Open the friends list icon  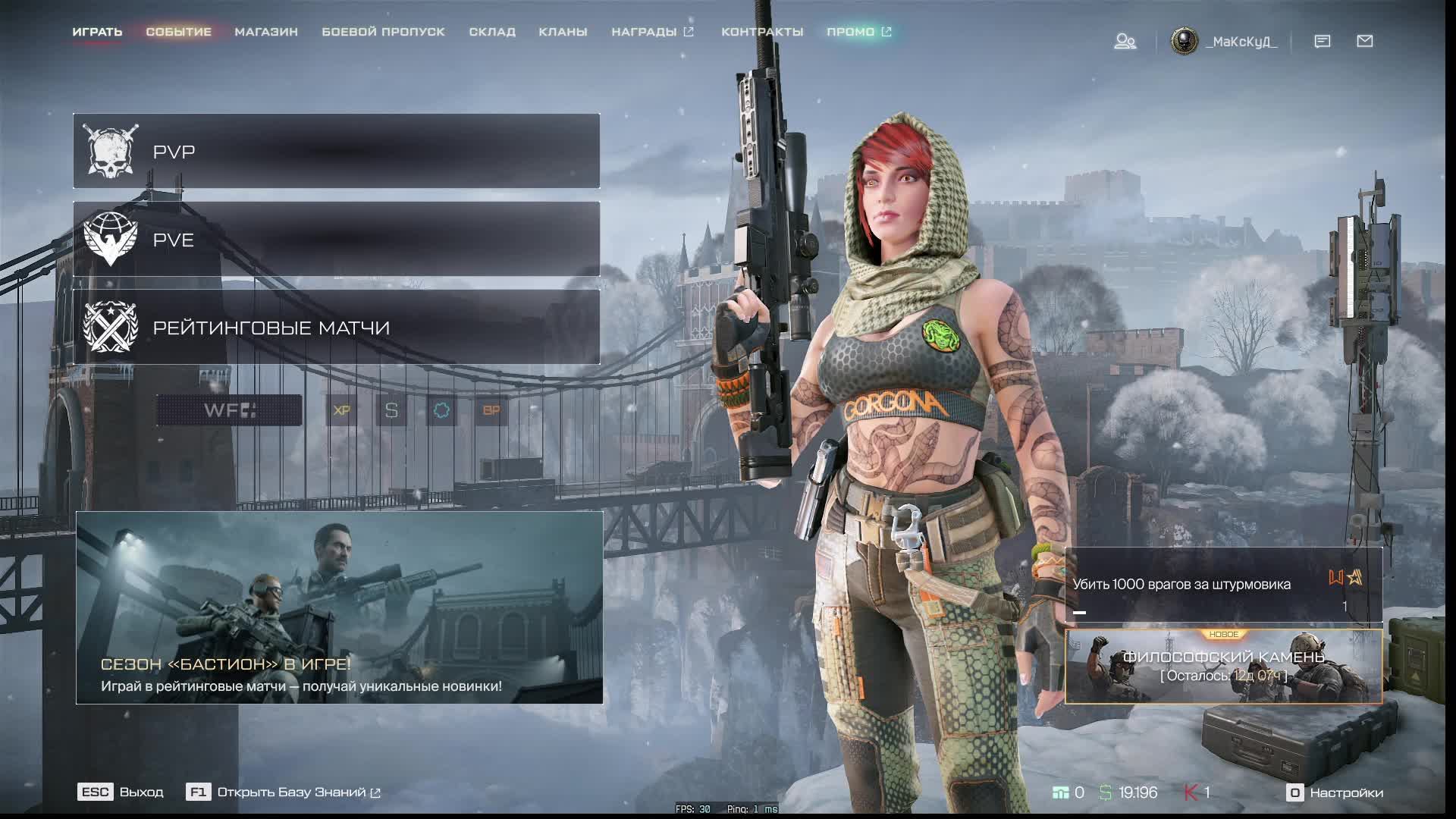(1125, 42)
